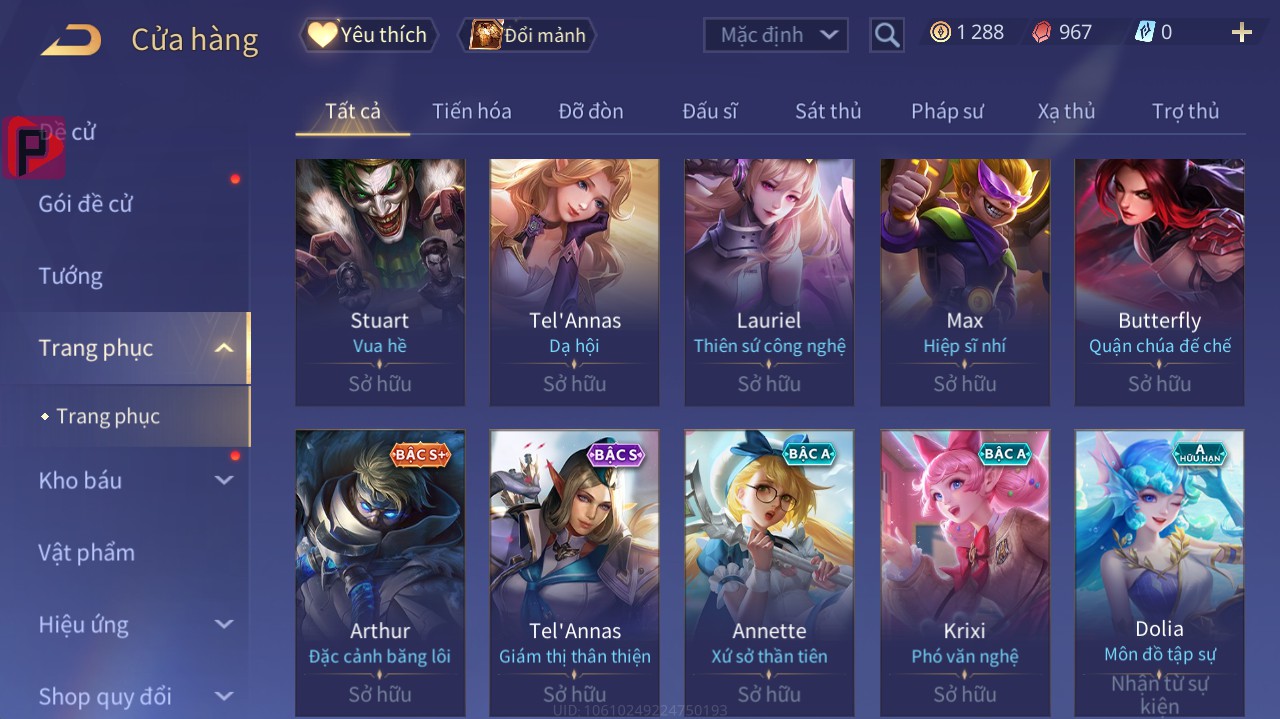
Task: Switch to the Tiến hóa tab
Action: tap(471, 111)
